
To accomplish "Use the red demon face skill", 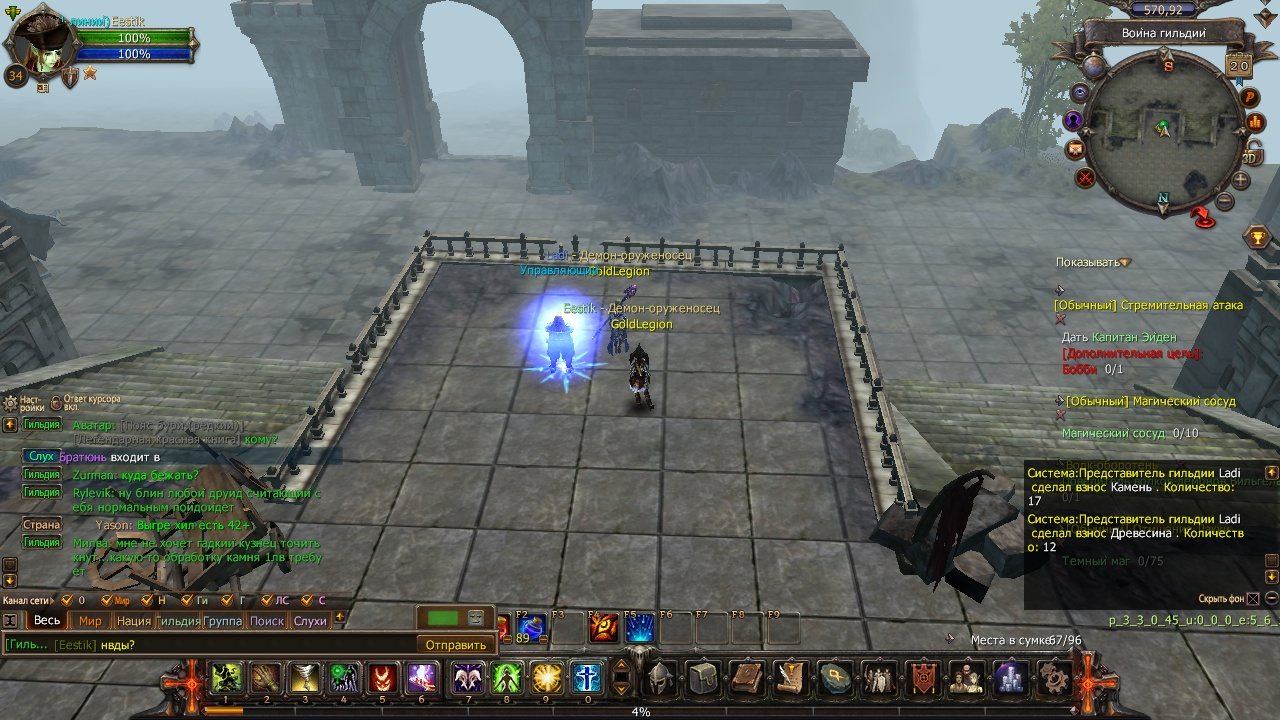I will coord(382,679).
